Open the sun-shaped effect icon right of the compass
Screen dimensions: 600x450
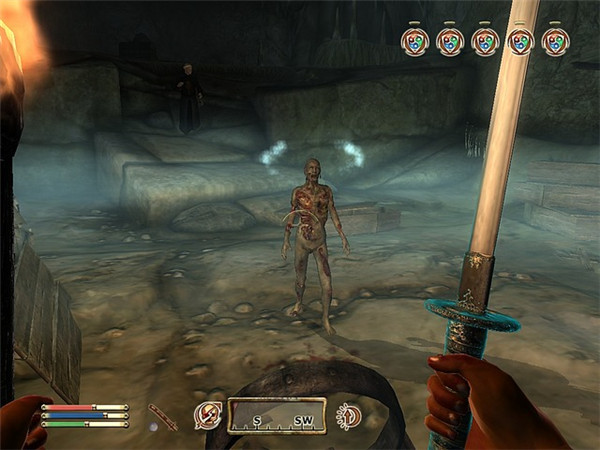(350, 416)
